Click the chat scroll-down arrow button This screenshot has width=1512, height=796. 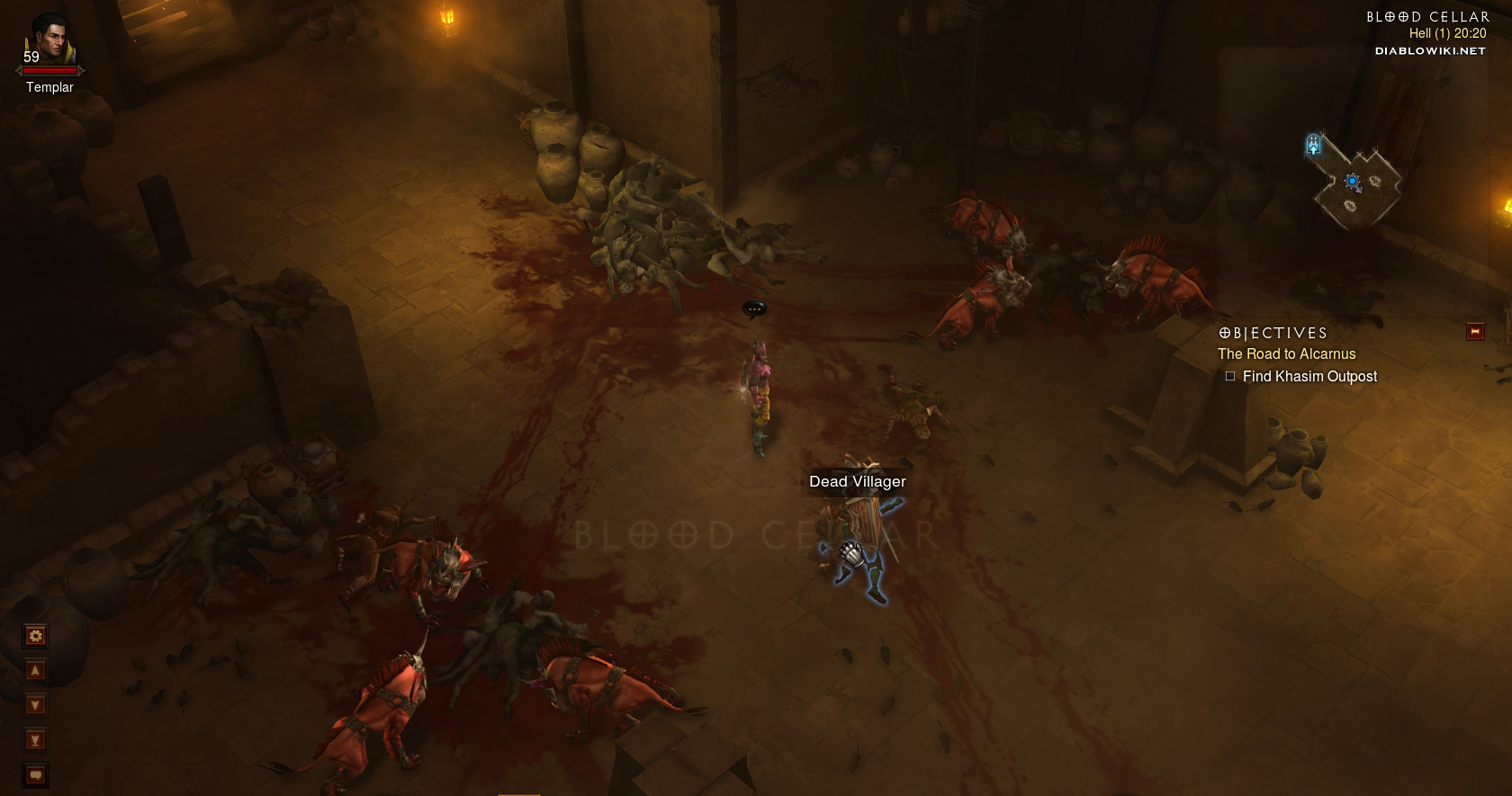(35, 705)
